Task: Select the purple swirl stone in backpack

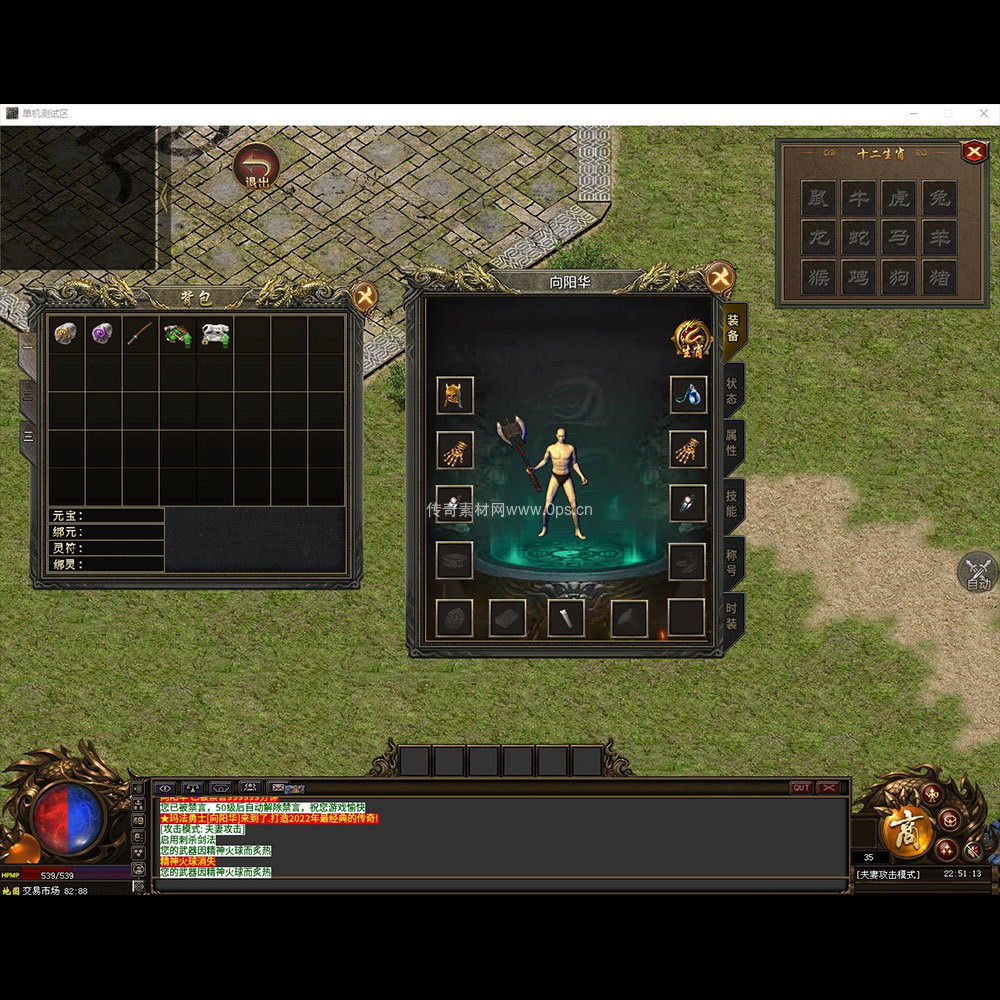Action: click(103, 334)
